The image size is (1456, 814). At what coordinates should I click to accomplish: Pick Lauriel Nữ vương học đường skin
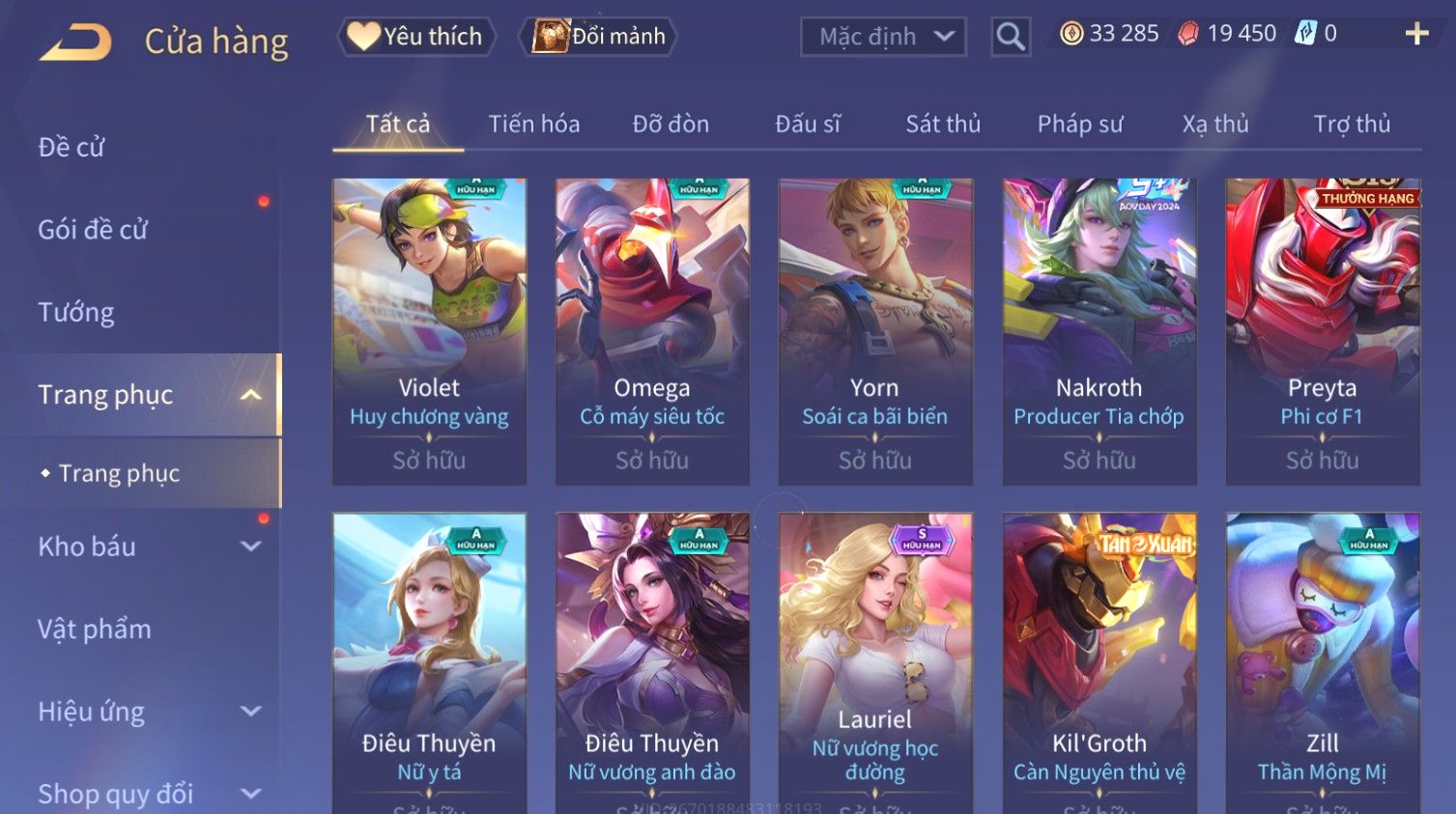[x=874, y=657]
